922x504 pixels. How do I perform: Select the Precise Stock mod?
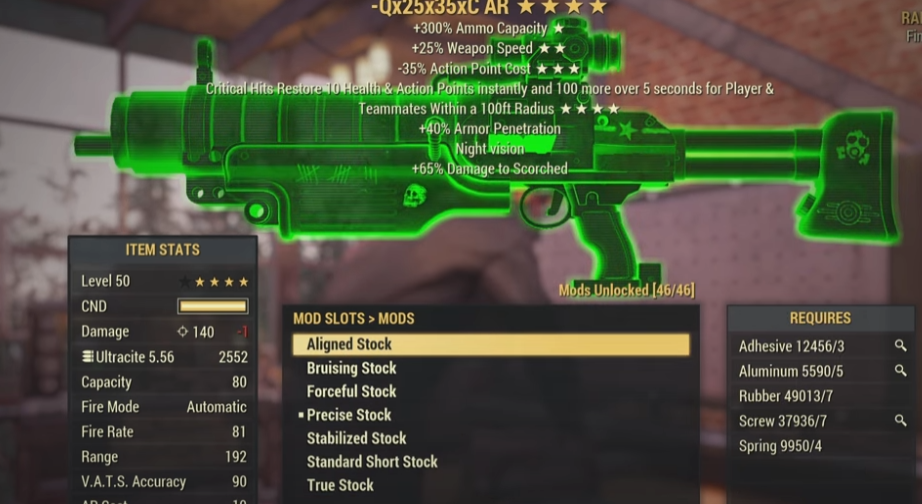349,414
